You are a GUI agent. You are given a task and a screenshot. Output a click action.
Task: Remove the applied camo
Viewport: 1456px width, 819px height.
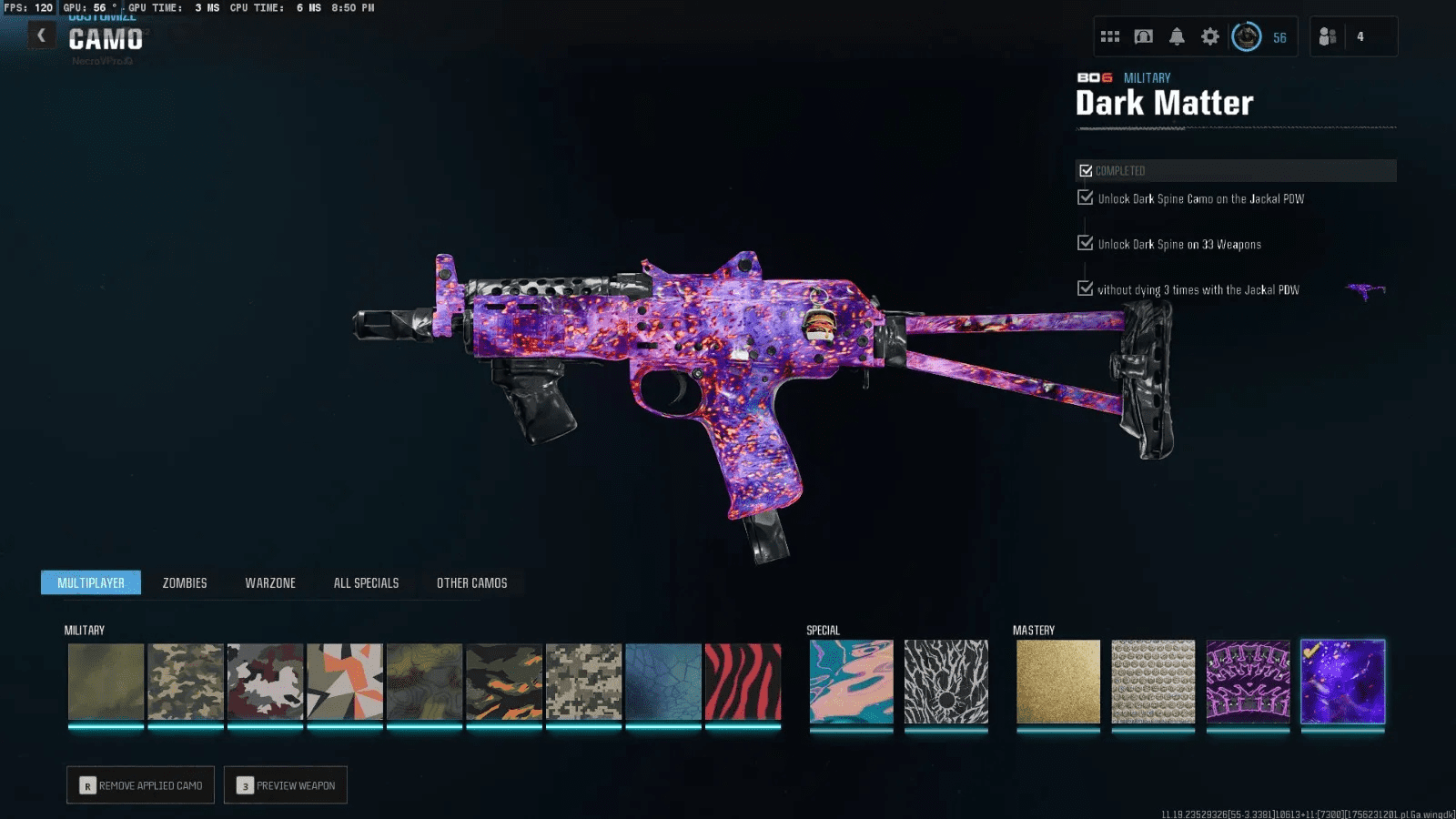140,785
